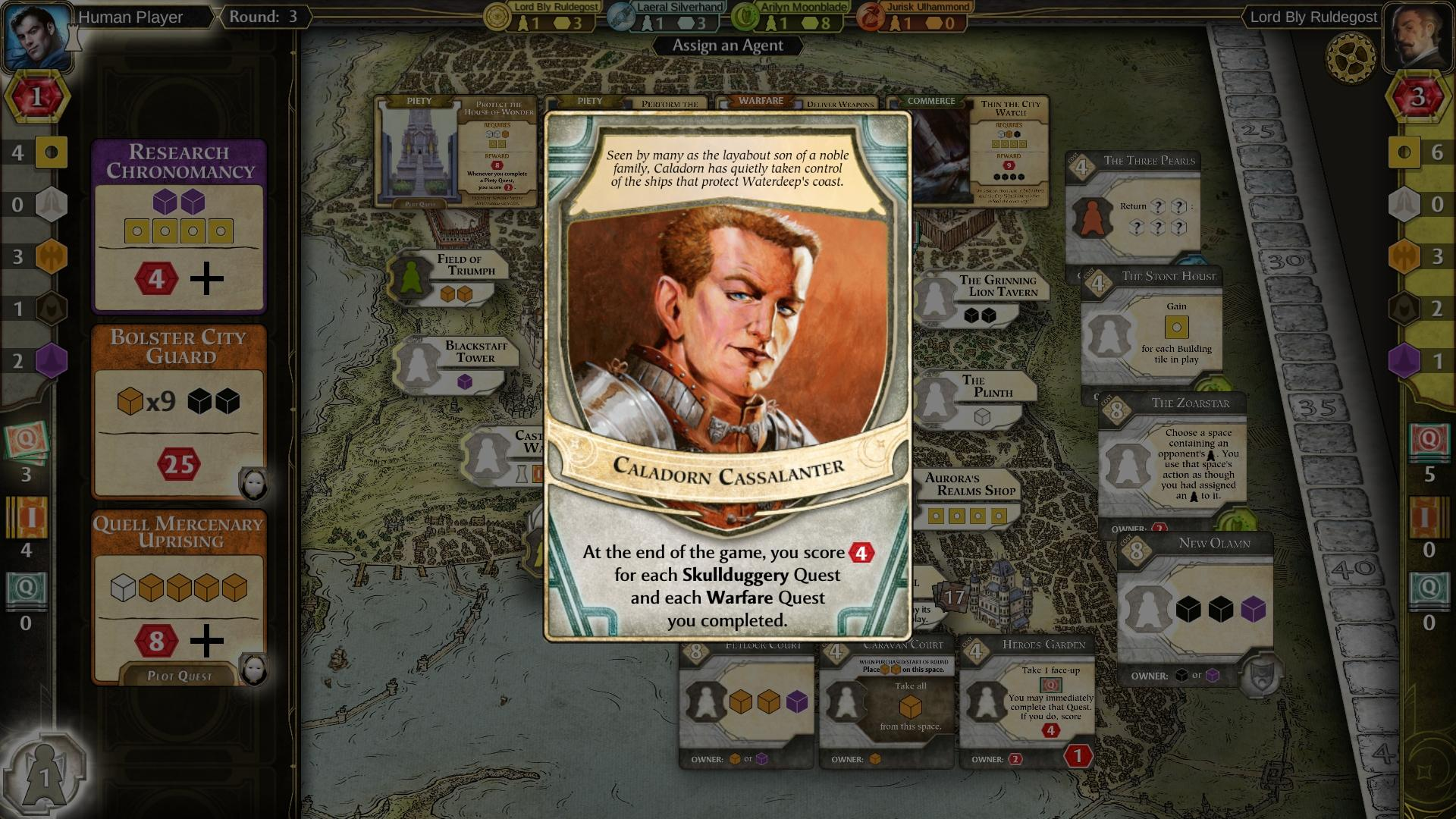Click the Heroes Garden building tile

click(1028, 698)
